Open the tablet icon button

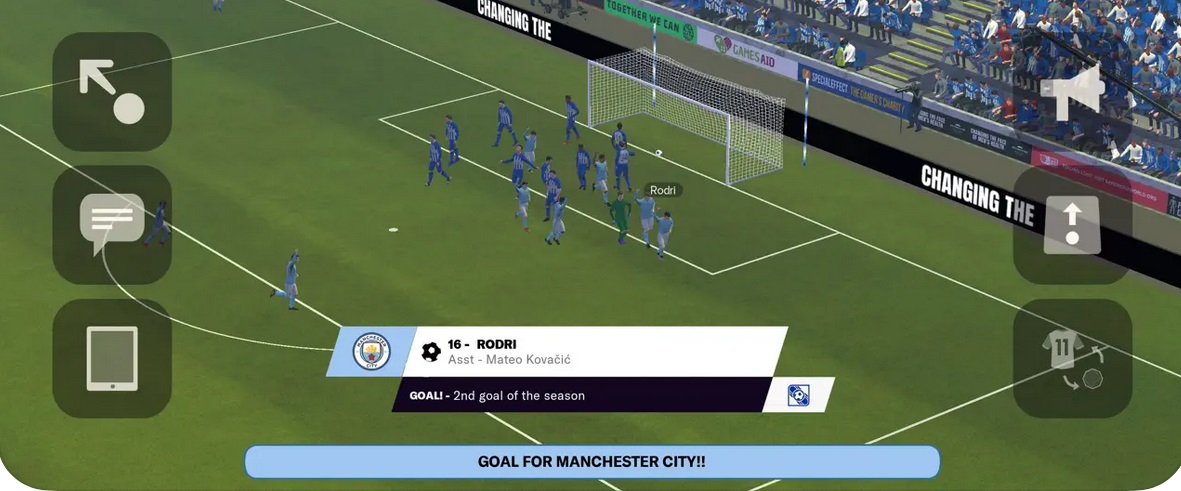click(x=112, y=358)
